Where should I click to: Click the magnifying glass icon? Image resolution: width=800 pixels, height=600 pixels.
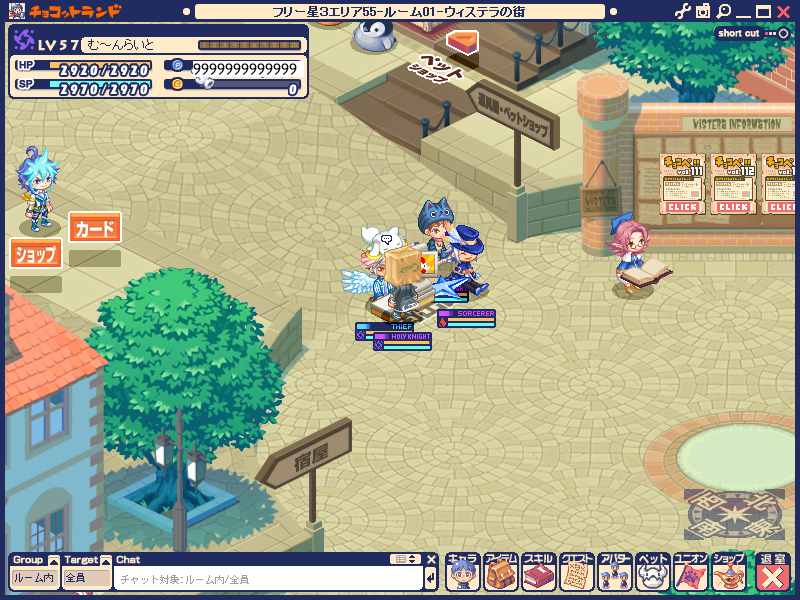pos(723,11)
